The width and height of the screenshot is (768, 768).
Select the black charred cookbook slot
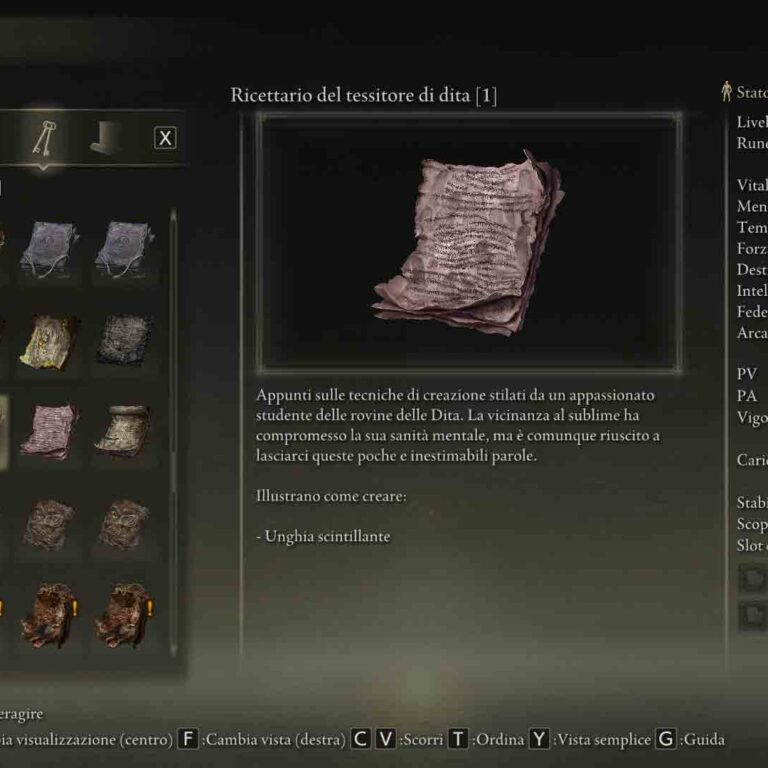coord(124,340)
